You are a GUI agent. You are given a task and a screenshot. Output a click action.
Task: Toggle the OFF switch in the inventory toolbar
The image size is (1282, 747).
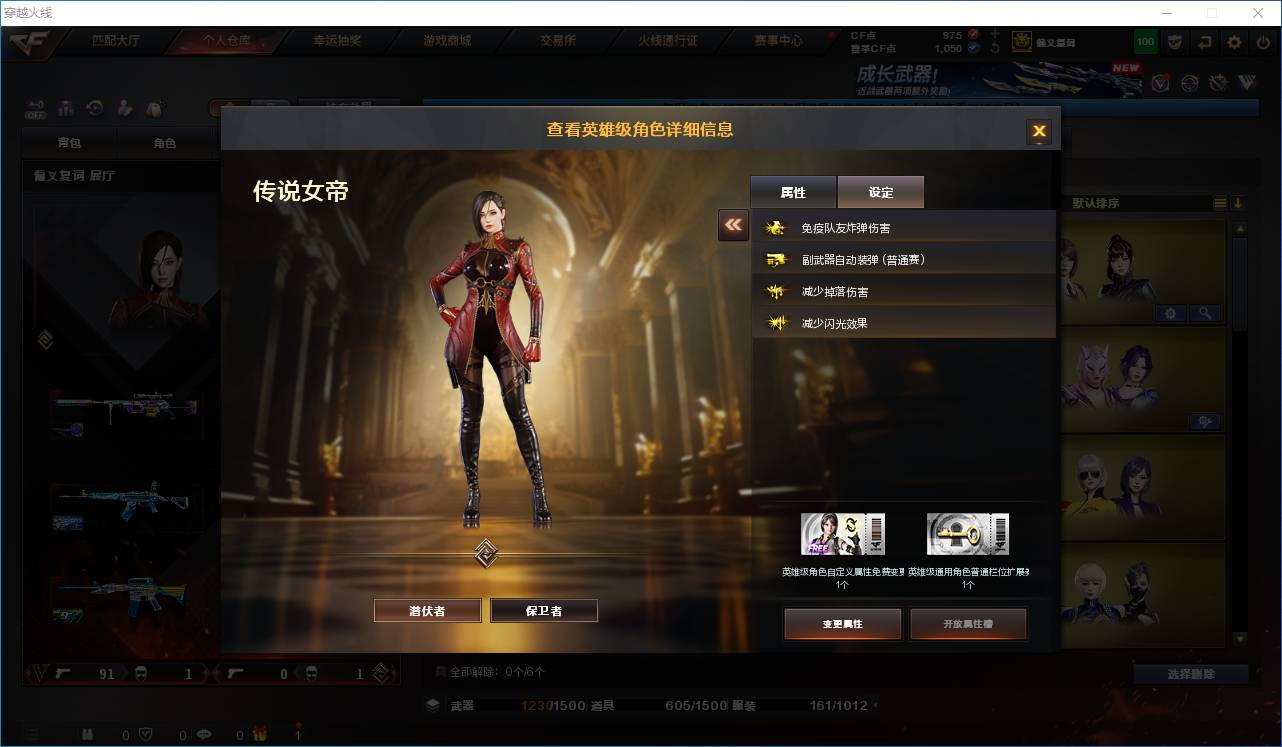click(36, 109)
